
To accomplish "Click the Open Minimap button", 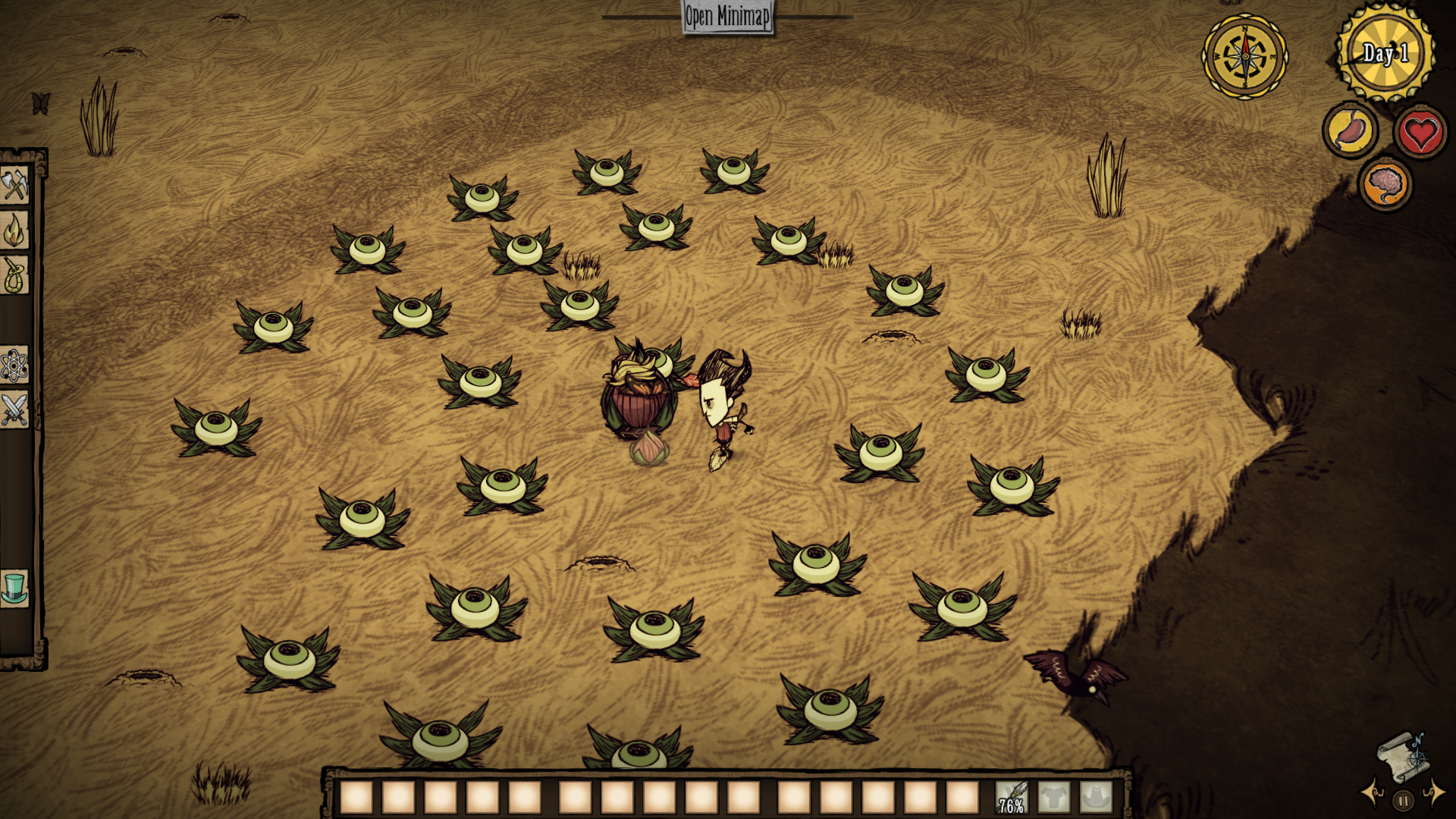I will [x=727, y=16].
